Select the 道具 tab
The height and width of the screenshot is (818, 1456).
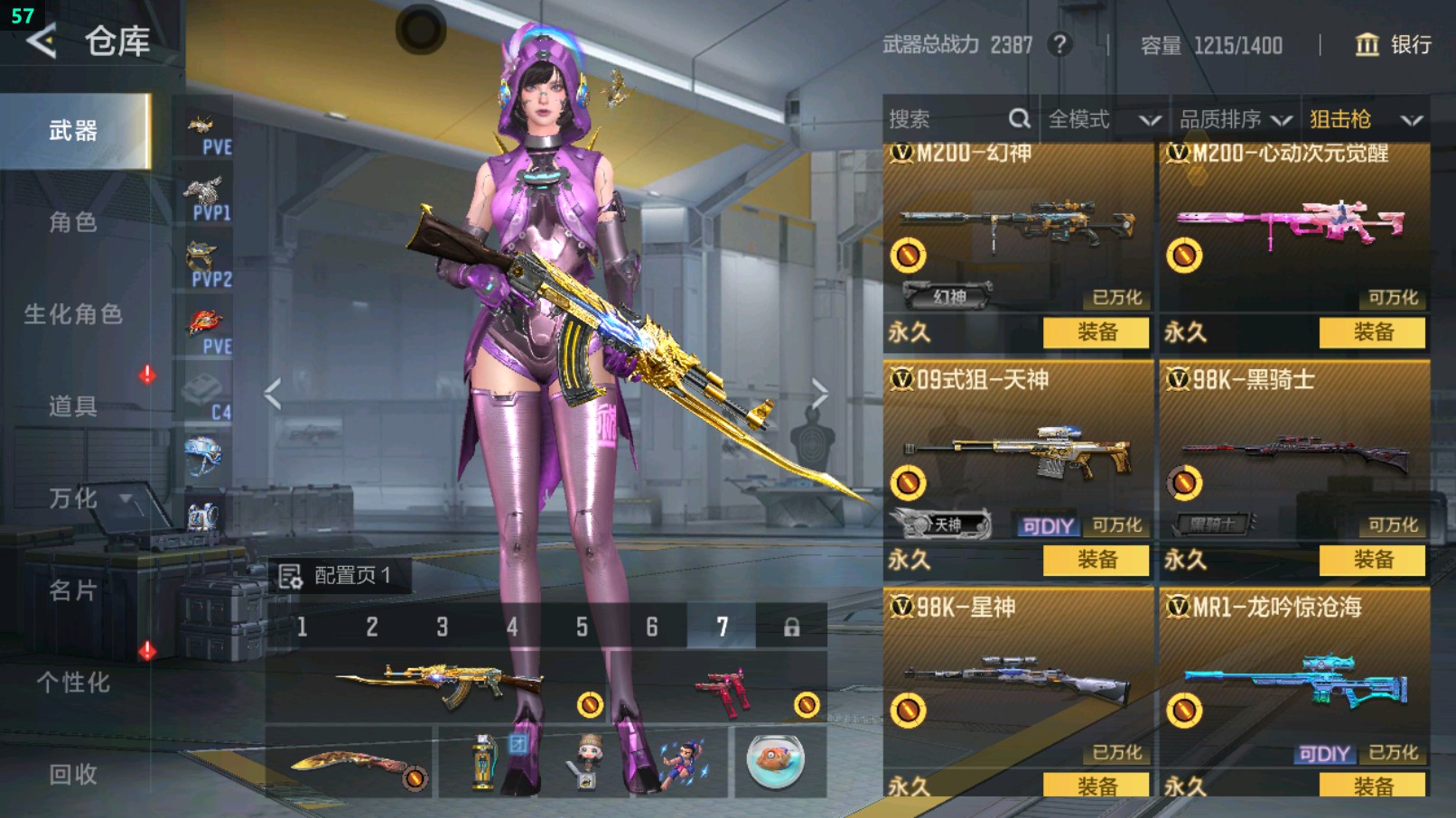coord(73,406)
